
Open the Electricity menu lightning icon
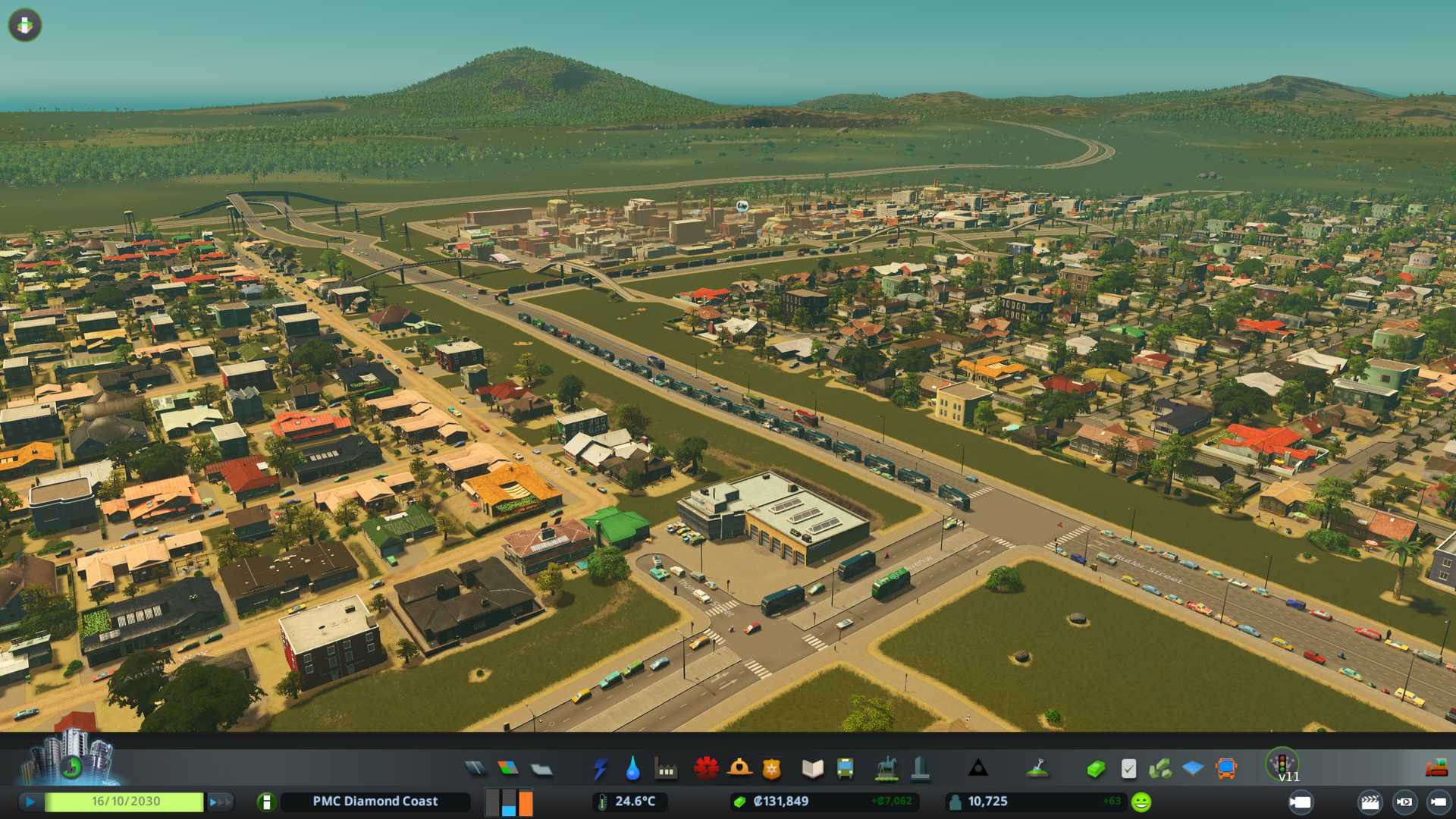point(600,769)
